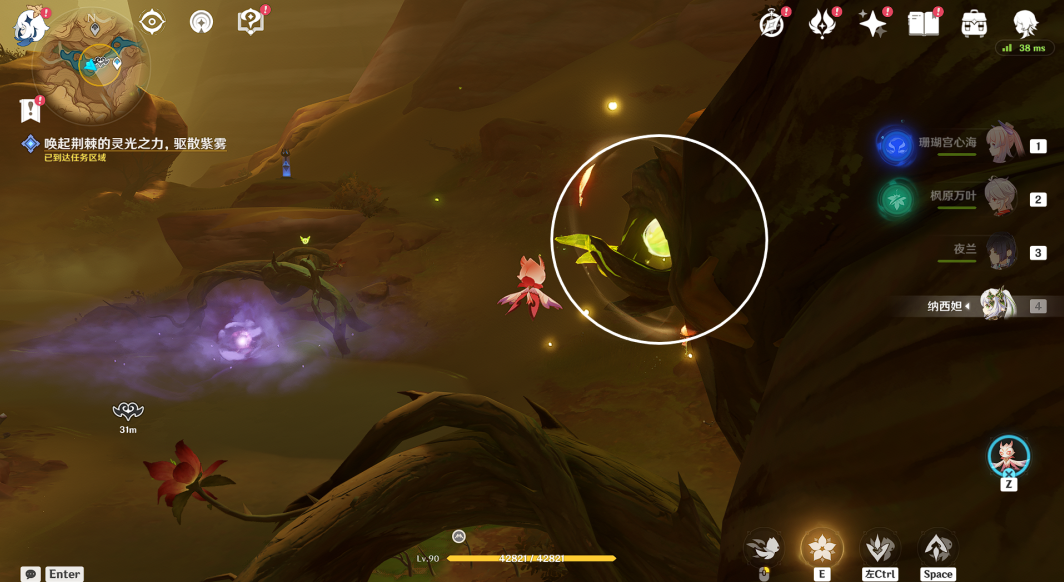Open the character profile icon
The width and height of the screenshot is (1064, 582).
click(1025, 24)
